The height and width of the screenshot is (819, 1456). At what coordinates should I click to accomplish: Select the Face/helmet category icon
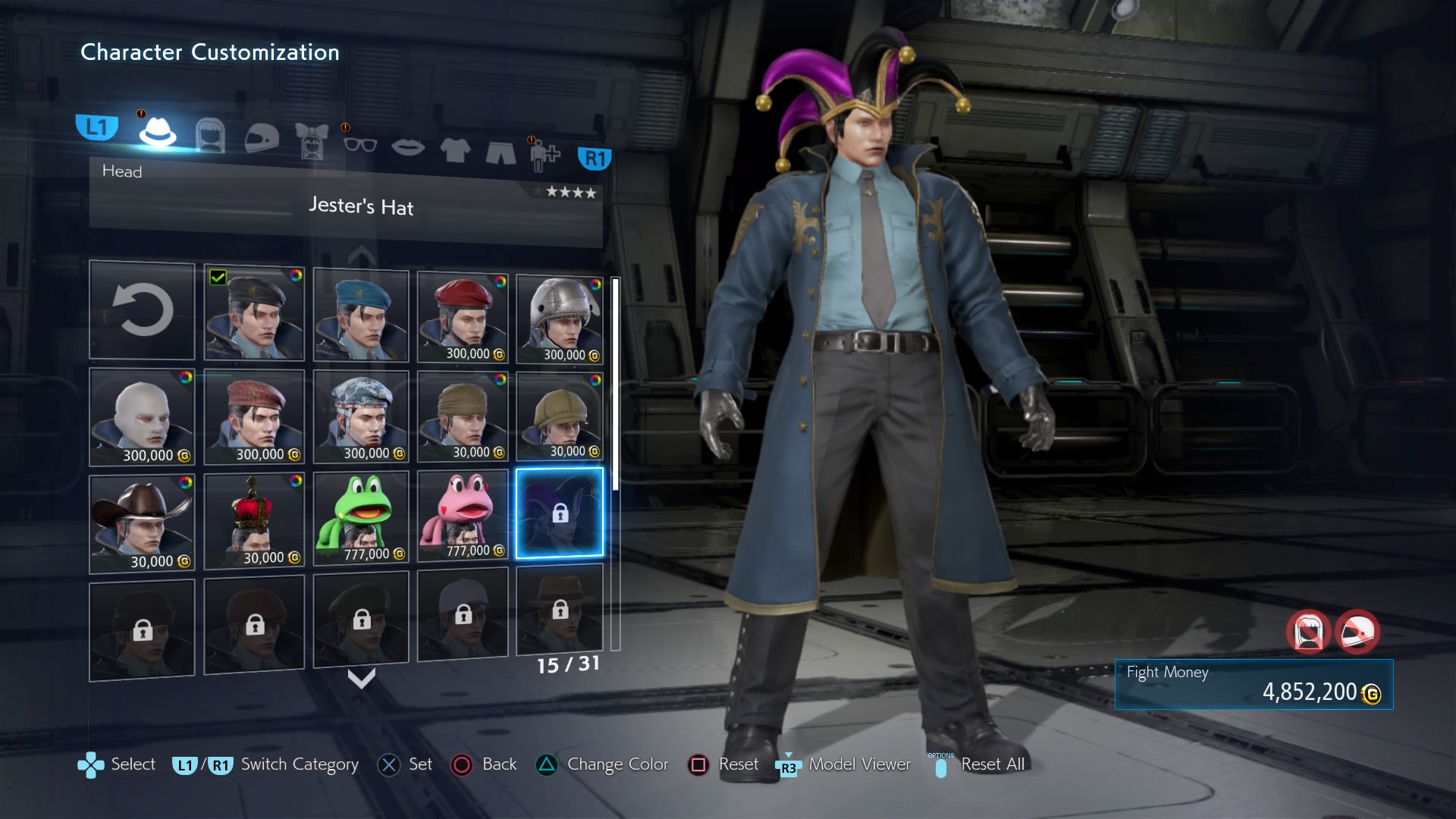click(x=262, y=139)
